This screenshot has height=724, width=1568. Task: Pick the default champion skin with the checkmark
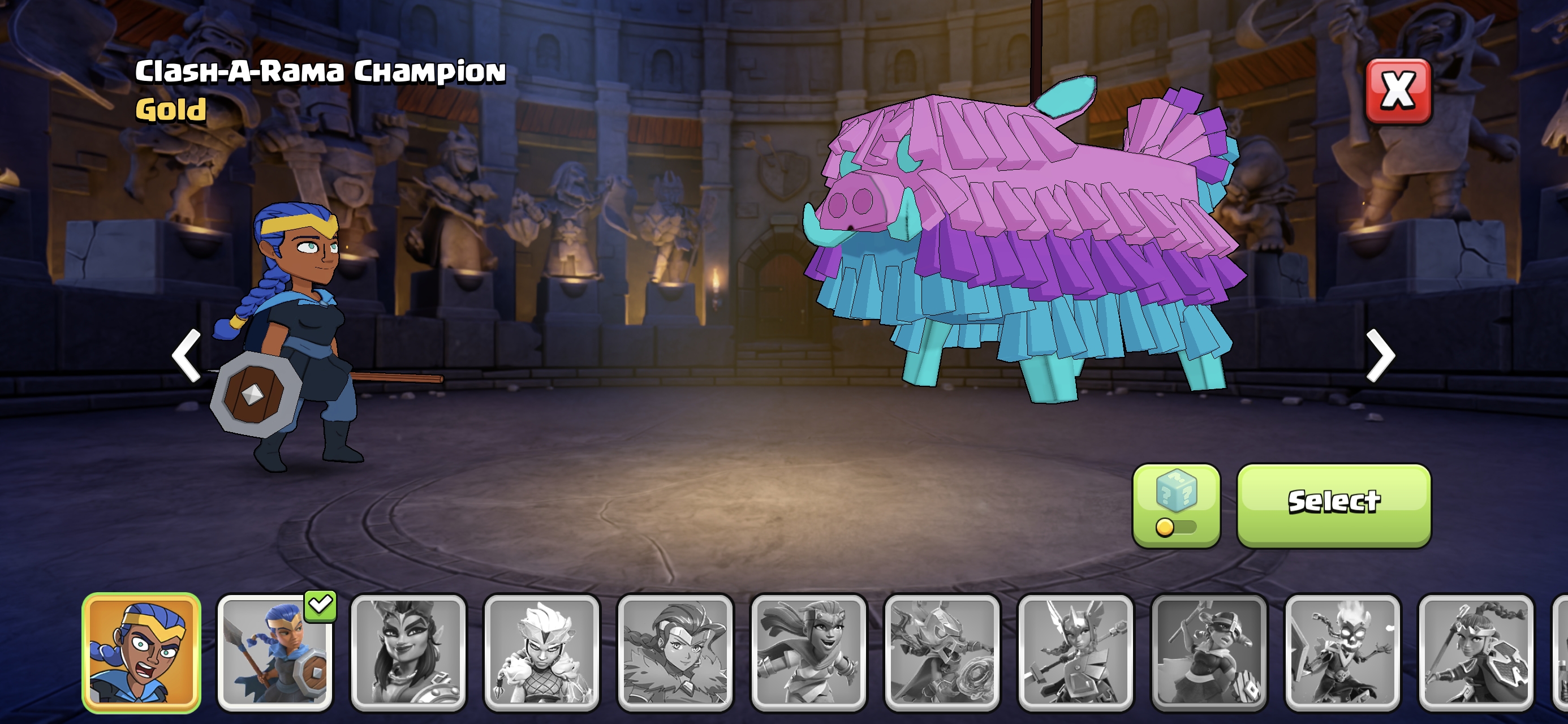point(275,652)
